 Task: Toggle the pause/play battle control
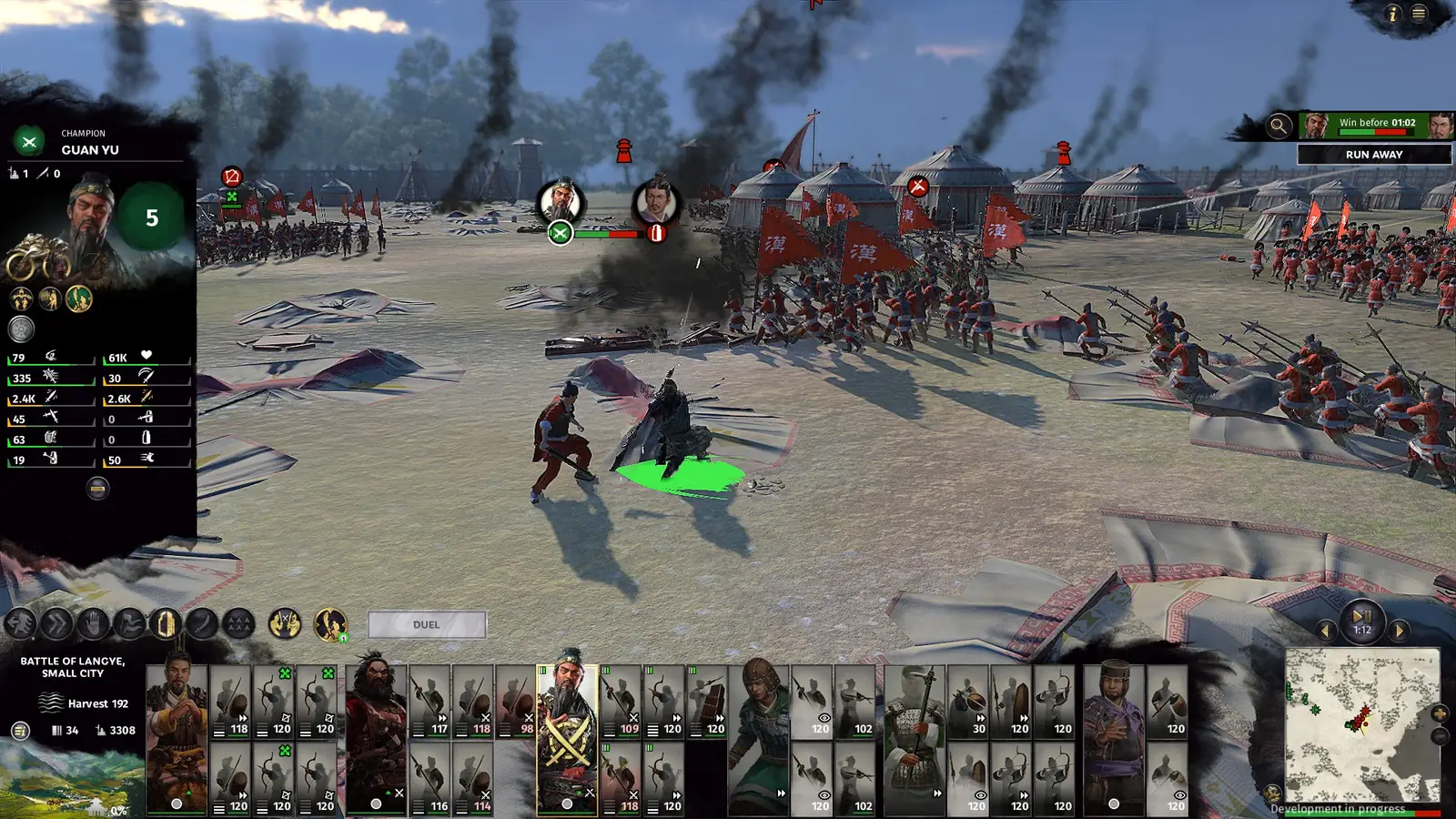tap(1362, 617)
